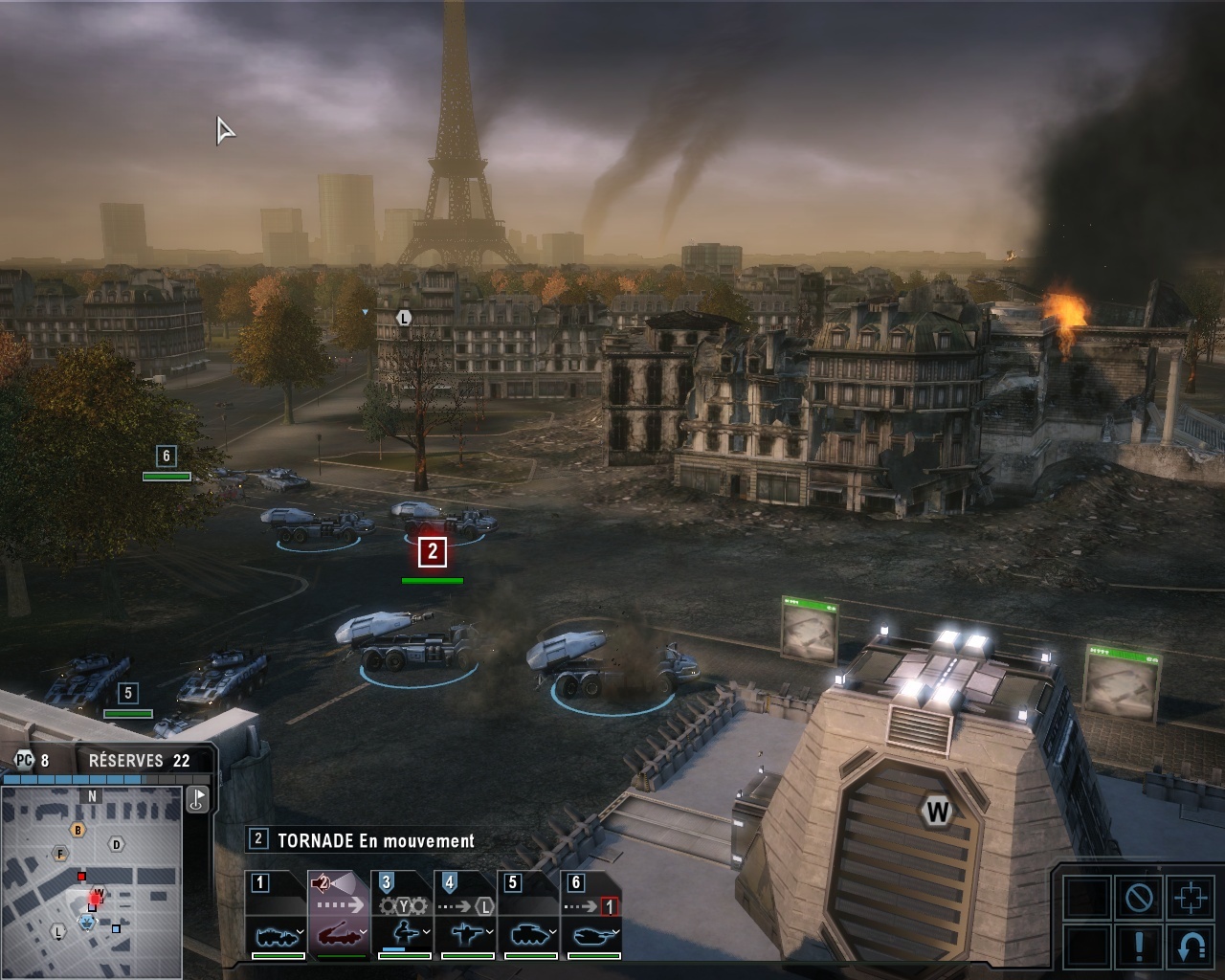This screenshot has width=1225, height=980.
Task: Select objective marker D on the minimap
Action: click(x=117, y=844)
